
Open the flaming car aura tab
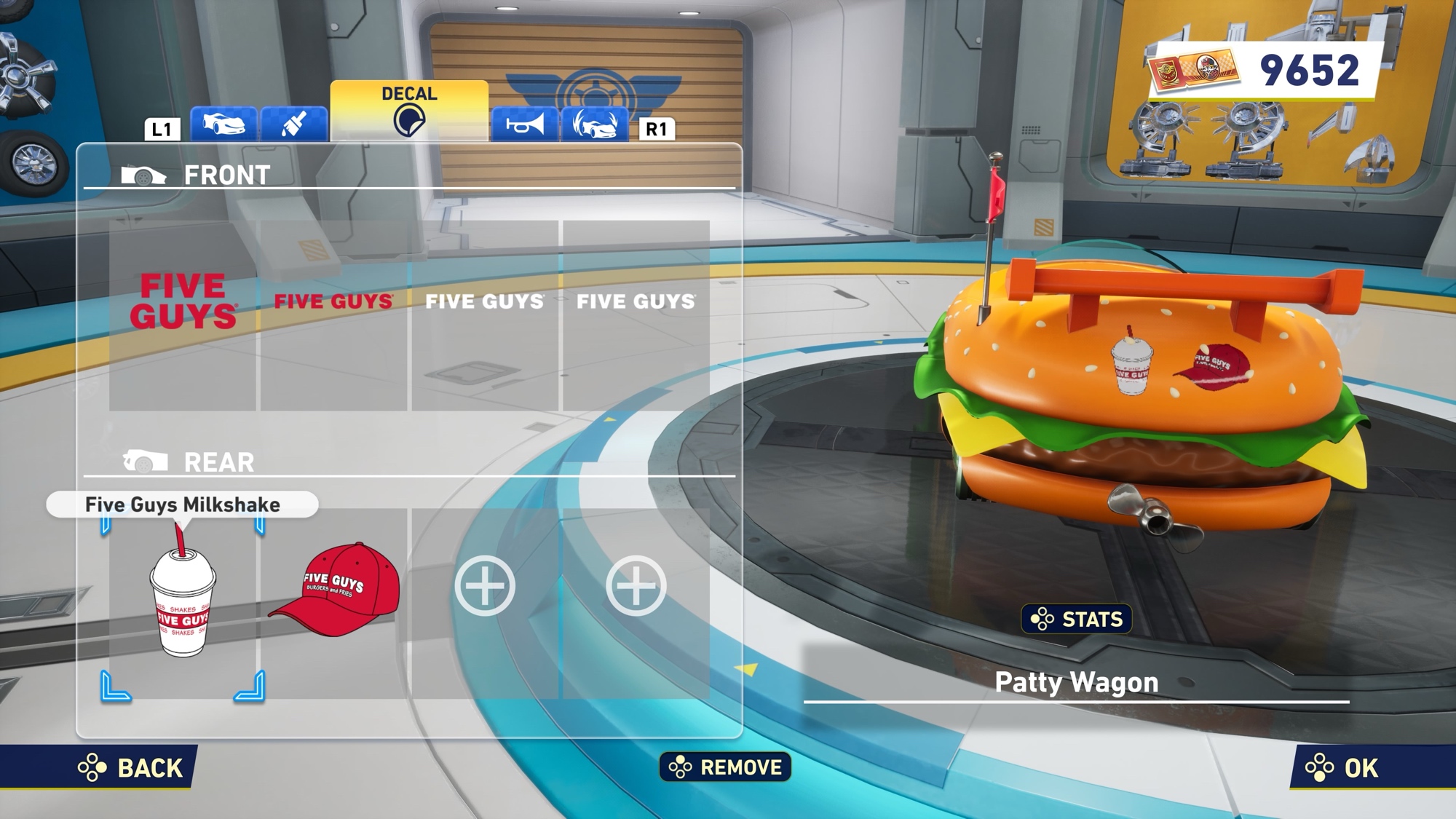pos(595,124)
